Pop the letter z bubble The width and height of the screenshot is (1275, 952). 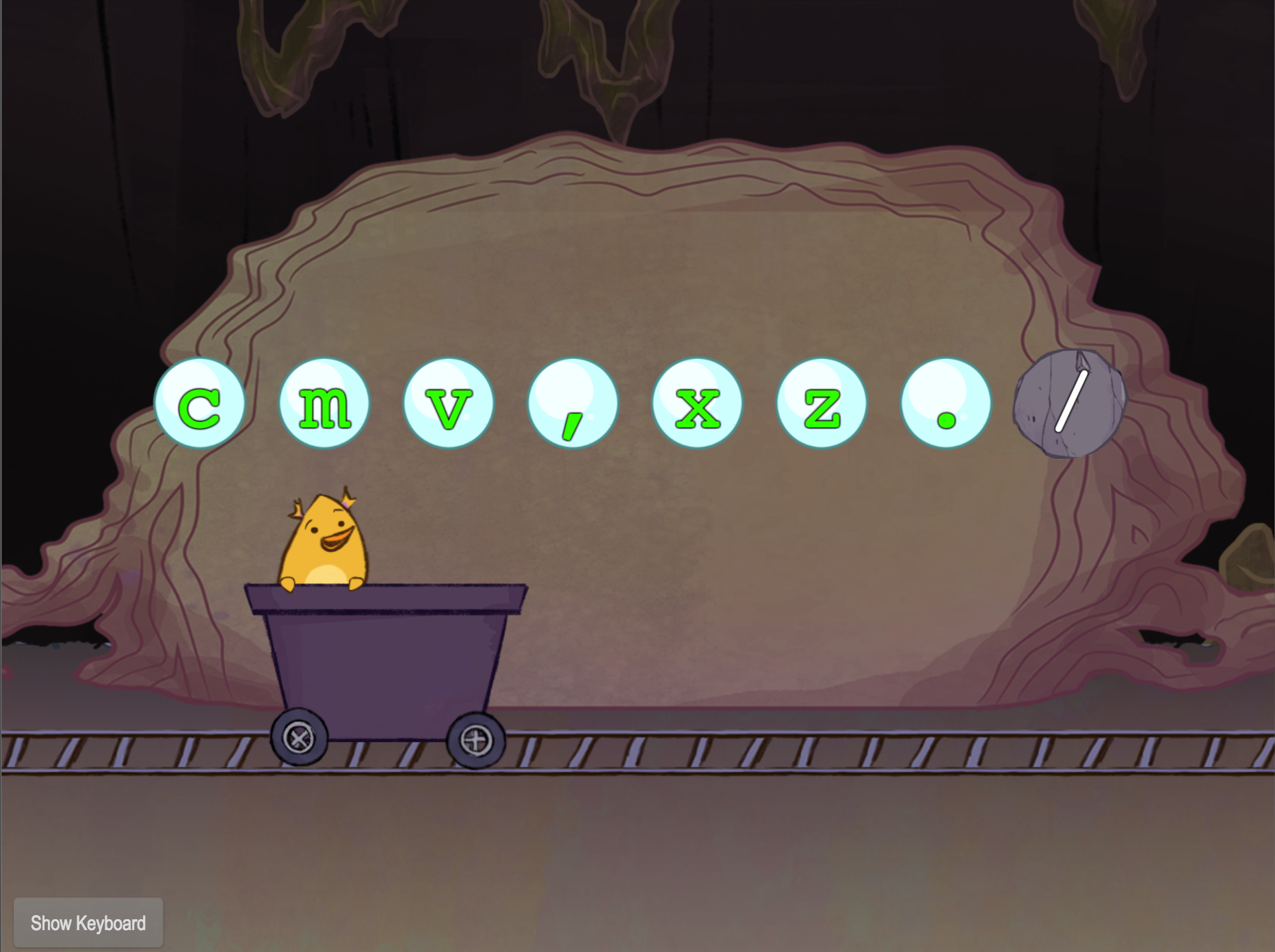coord(823,403)
